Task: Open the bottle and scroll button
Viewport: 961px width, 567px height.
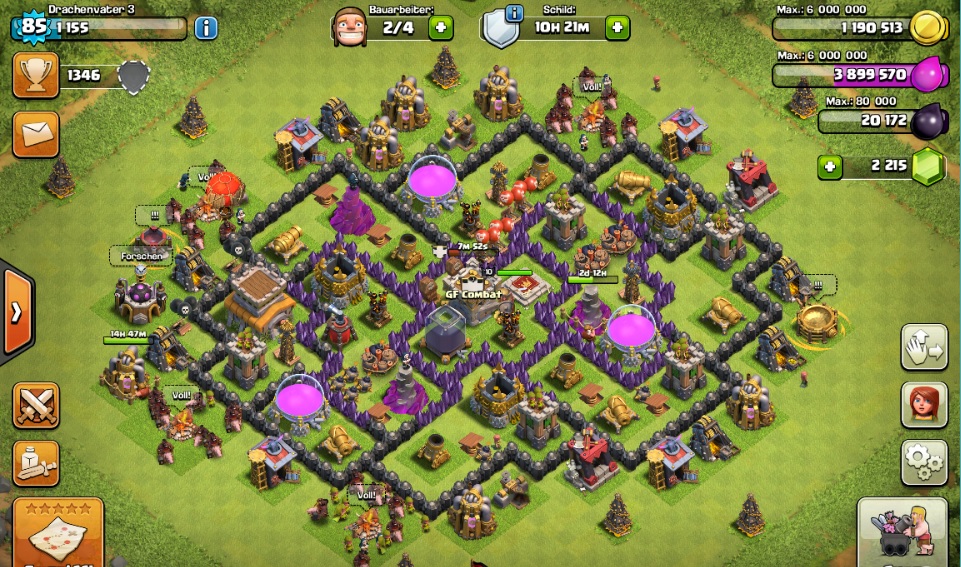Action: (x=35, y=462)
